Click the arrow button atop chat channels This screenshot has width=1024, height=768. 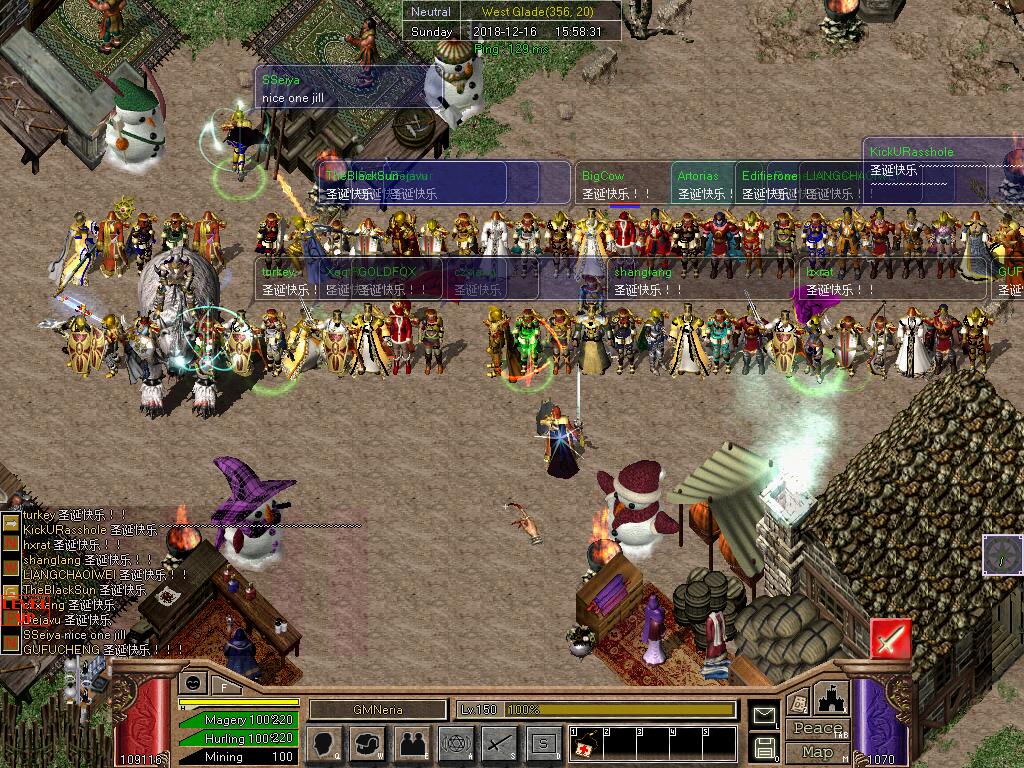tap(10, 523)
